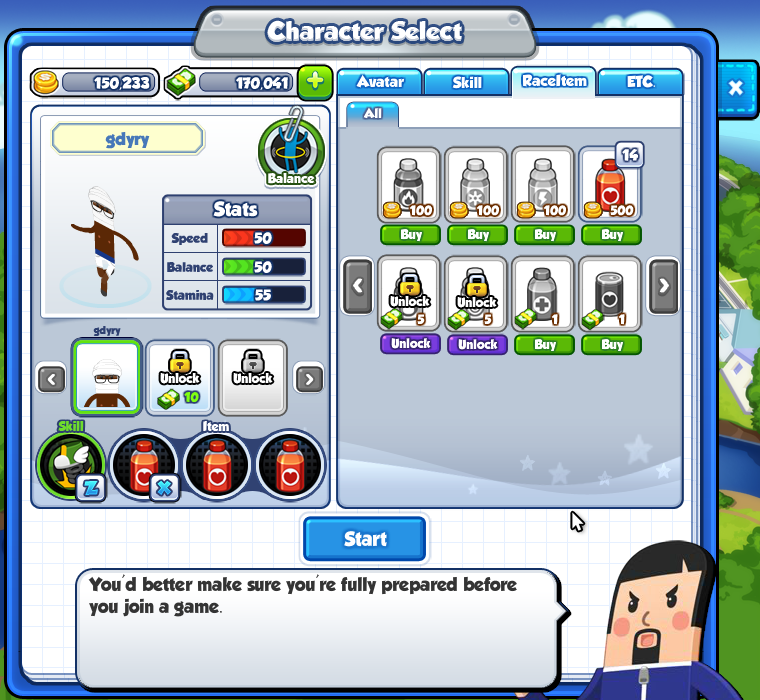Start the race with the Start button
760x700 pixels.
pos(365,539)
